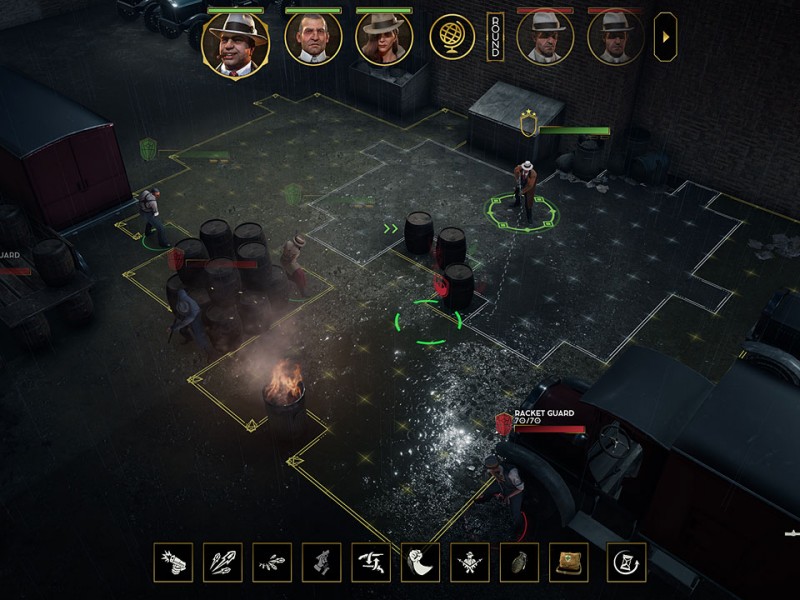Image resolution: width=800 pixels, height=600 pixels.
Task: Expand the turn order arrow
Action: [664, 37]
